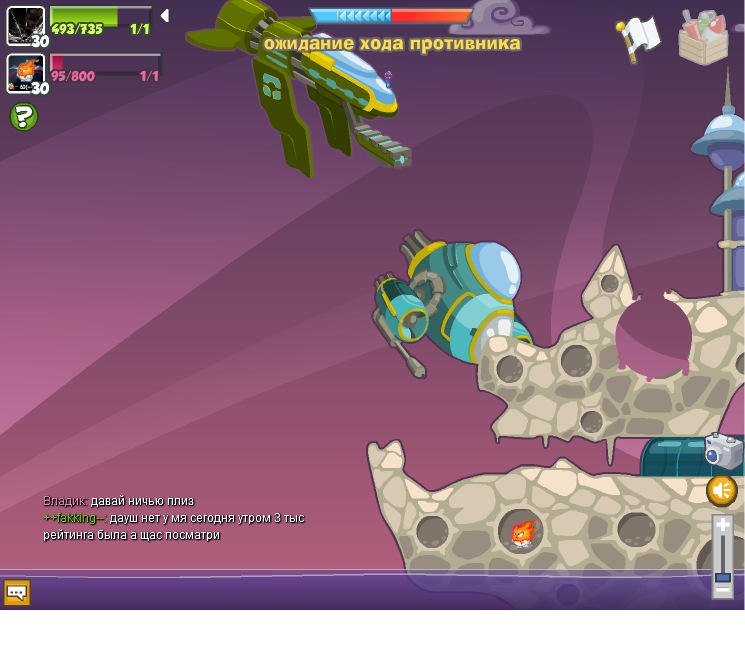Collapse the player panel with the white arrow

[164, 16]
